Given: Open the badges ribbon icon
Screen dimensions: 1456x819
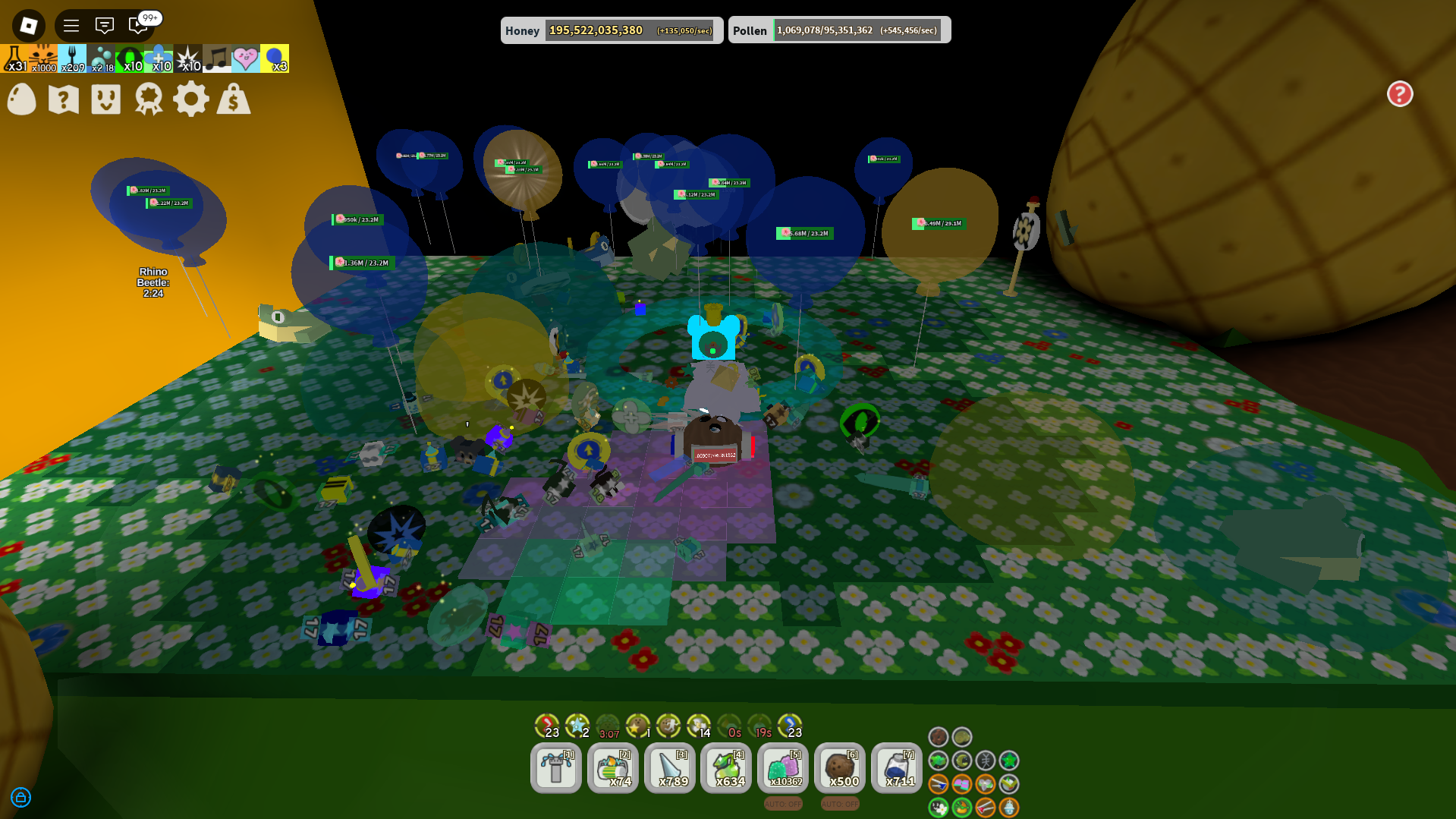Looking at the screenshot, I should click(148, 99).
